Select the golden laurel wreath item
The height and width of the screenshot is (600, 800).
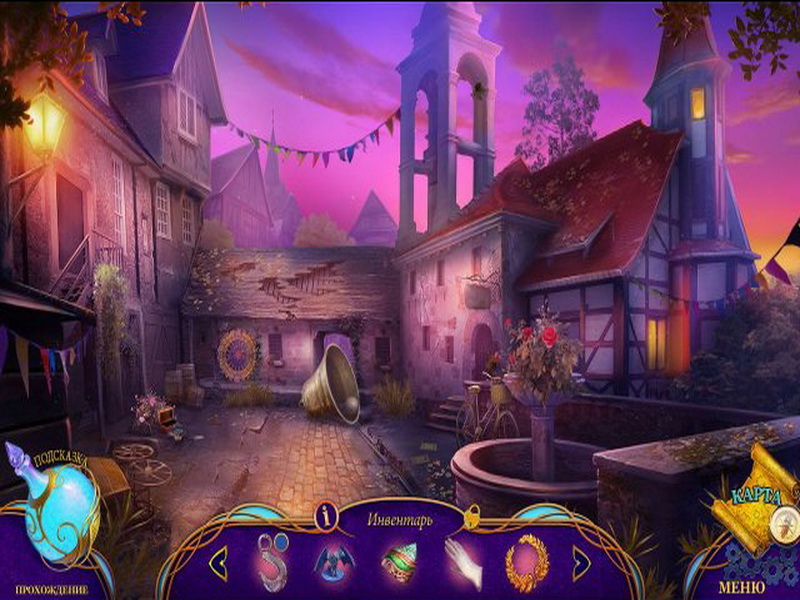[526, 562]
